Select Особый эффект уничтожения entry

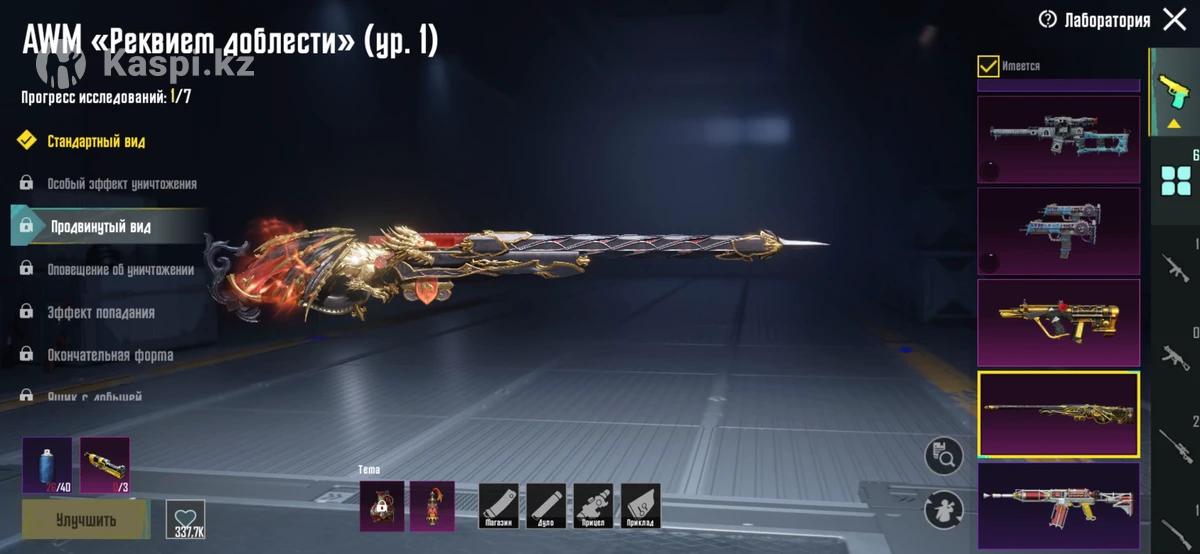click(121, 184)
